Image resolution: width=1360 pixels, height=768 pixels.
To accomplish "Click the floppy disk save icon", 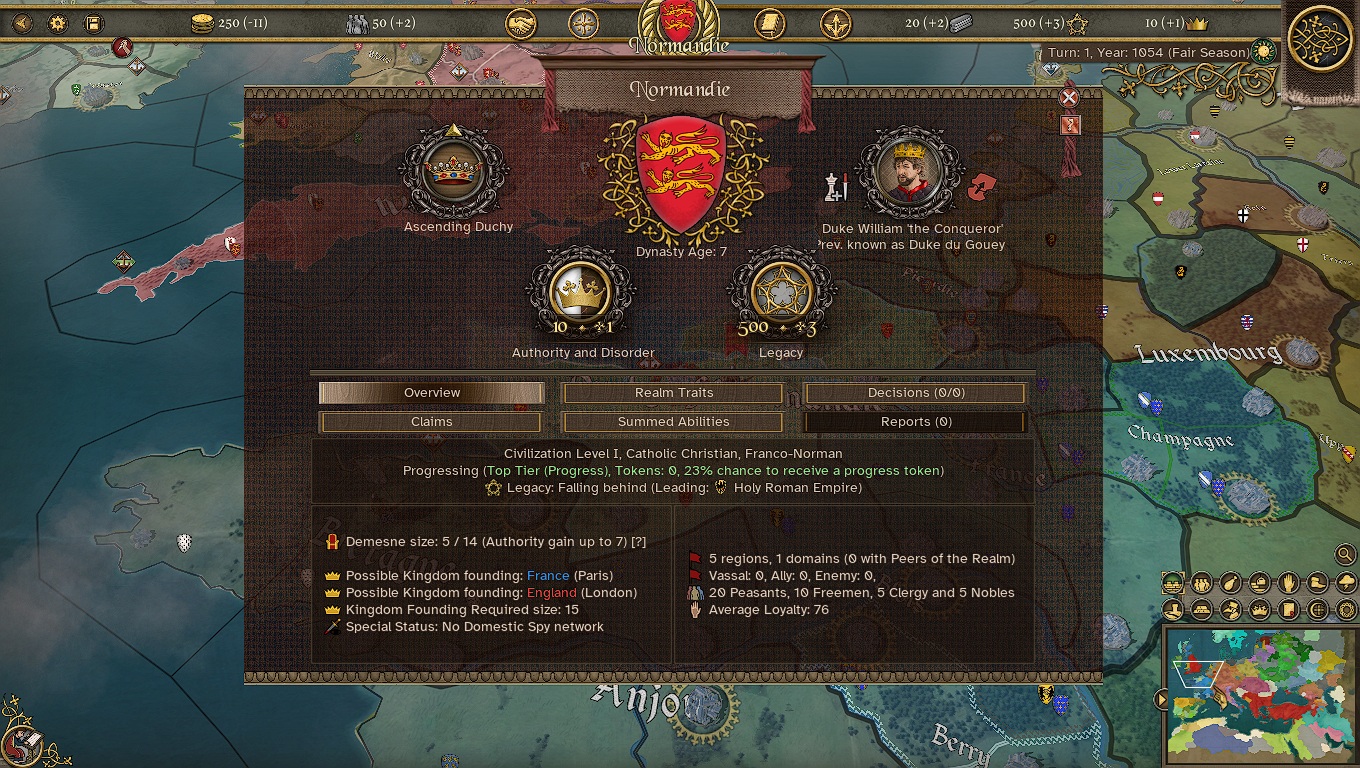I will pyautogui.click(x=93, y=23).
